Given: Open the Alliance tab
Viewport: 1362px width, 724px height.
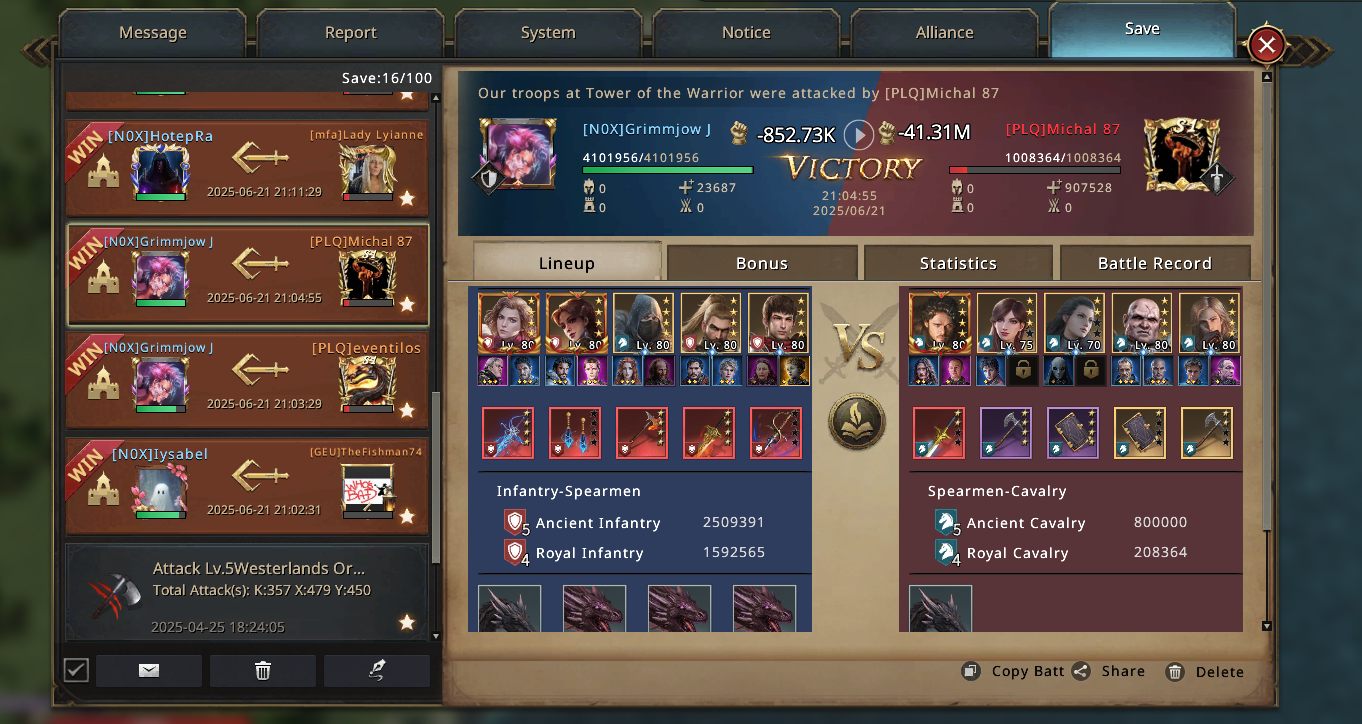Looking at the screenshot, I should tap(944, 33).
